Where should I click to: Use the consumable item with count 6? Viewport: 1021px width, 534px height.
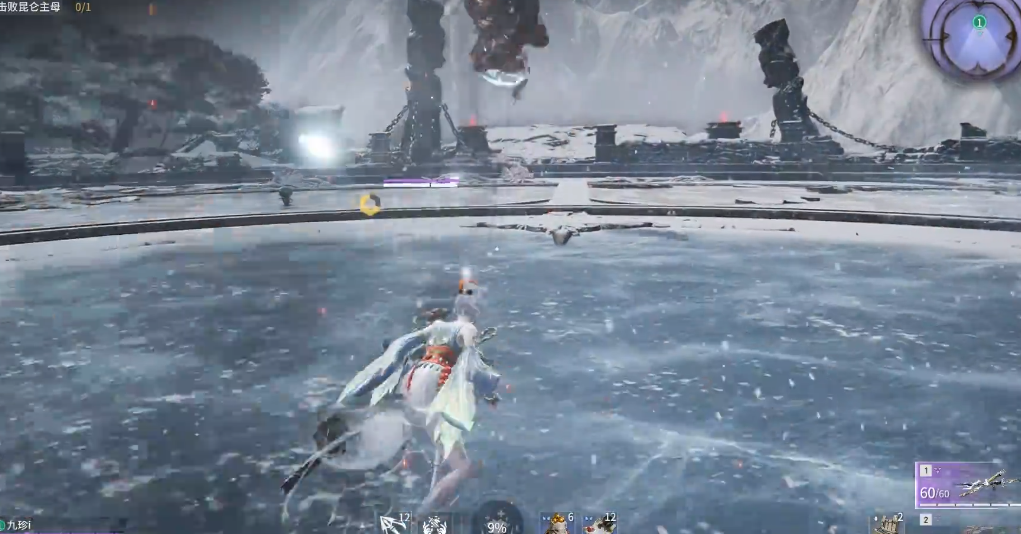point(556,523)
